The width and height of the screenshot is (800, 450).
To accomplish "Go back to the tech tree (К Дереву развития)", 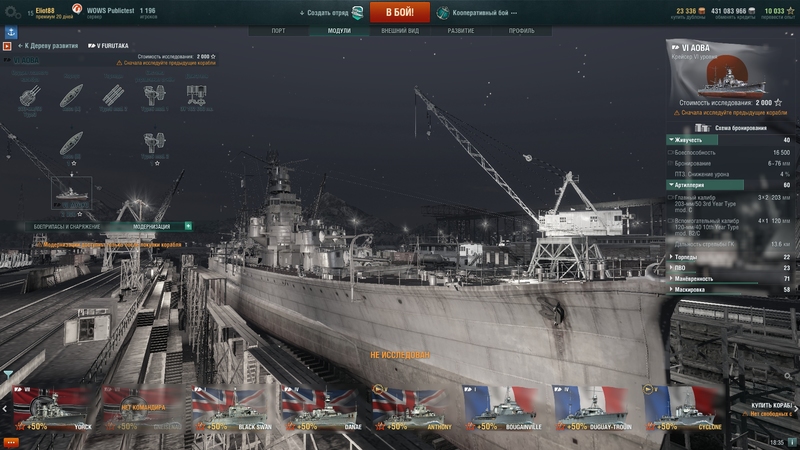I will 50,46.
